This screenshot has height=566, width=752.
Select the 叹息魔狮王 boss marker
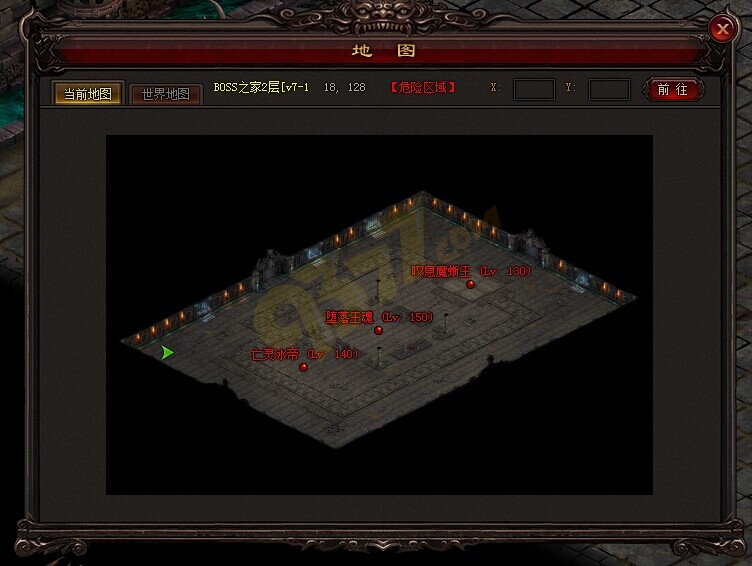click(470, 284)
